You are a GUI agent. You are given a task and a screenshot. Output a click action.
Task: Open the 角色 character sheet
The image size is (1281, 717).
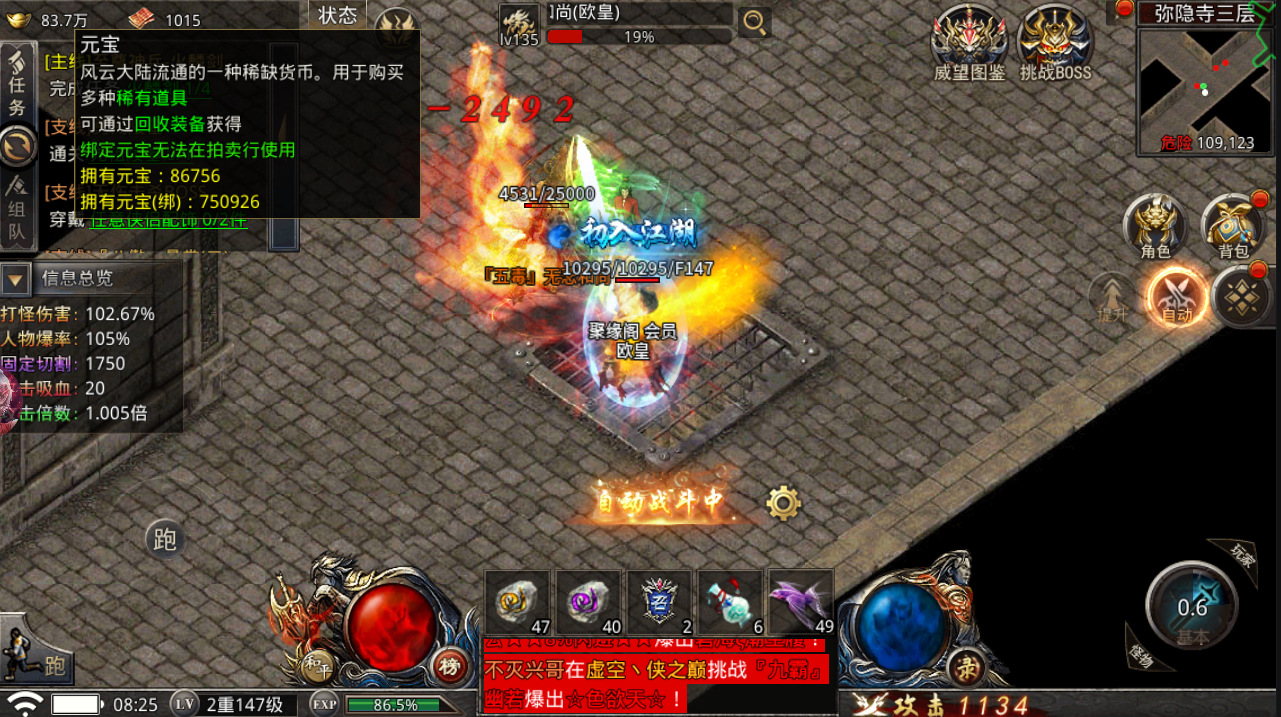(1155, 226)
